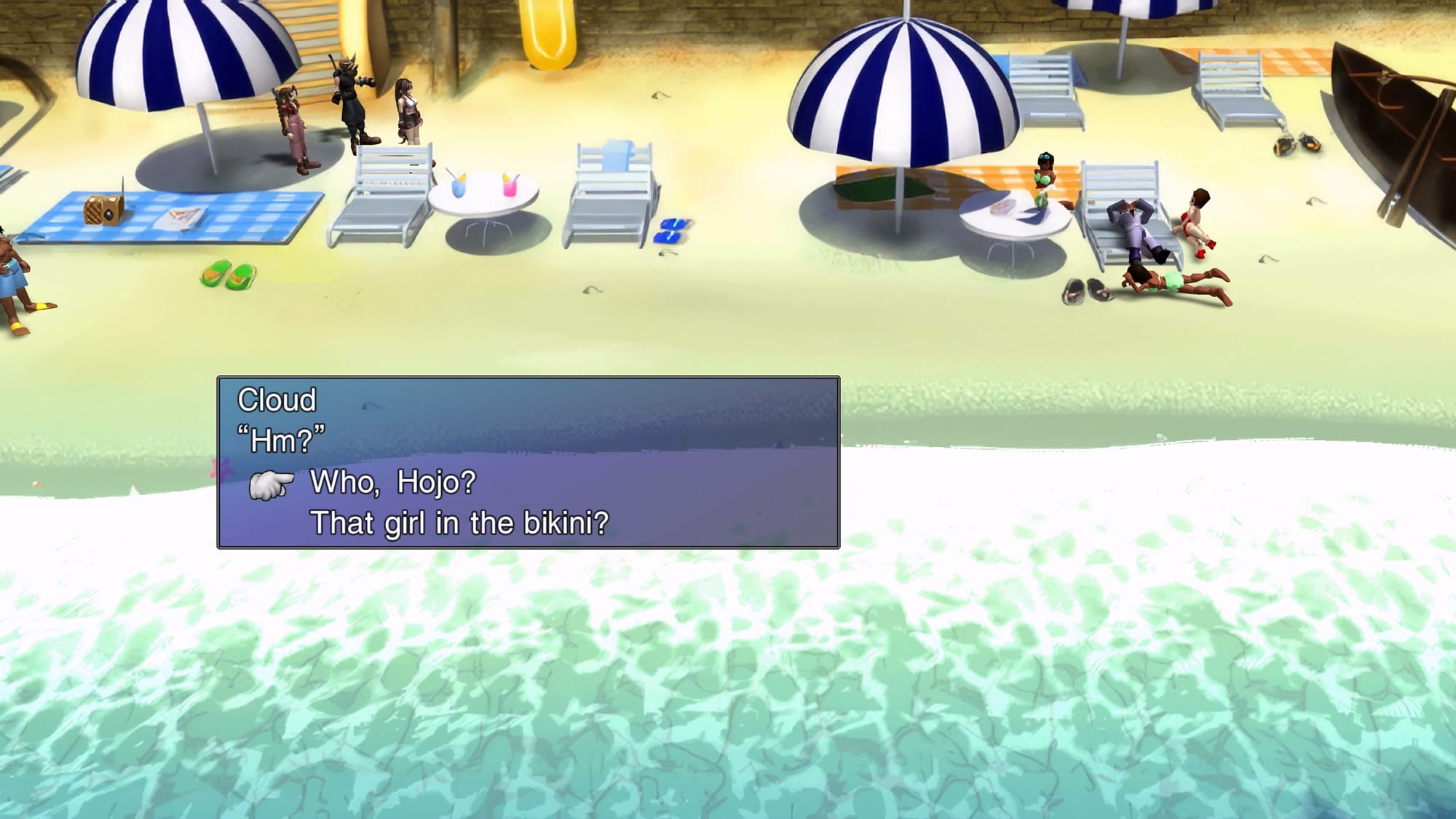Viewport: 1456px width, 819px height.
Task: Choose the "Who, Hojo?" reply
Action: [x=393, y=482]
